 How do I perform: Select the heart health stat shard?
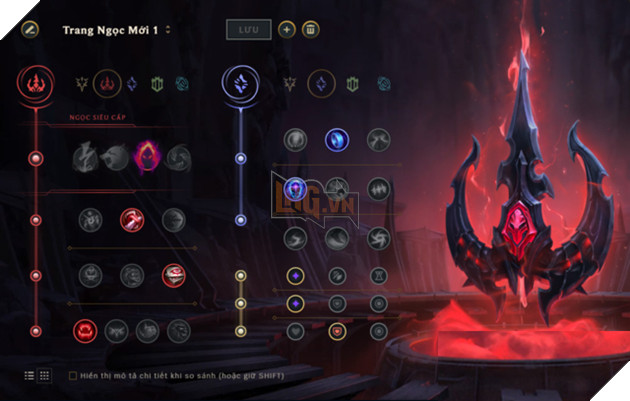point(294,329)
